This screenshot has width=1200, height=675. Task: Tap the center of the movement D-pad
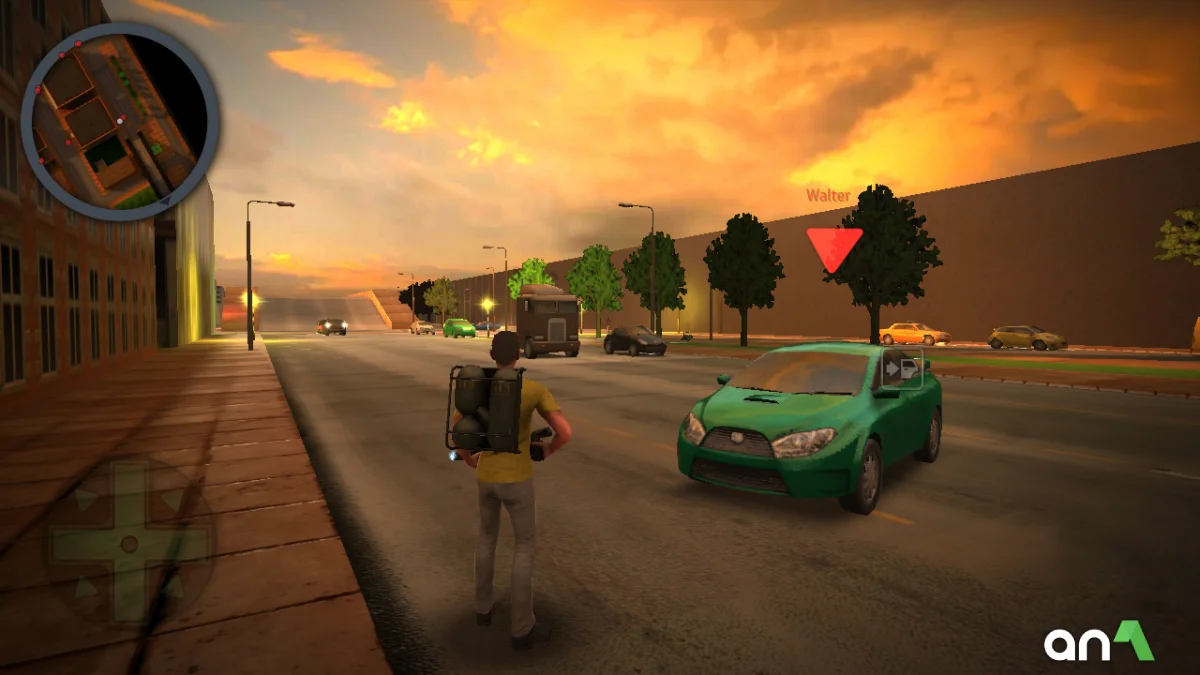click(x=128, y=543)
